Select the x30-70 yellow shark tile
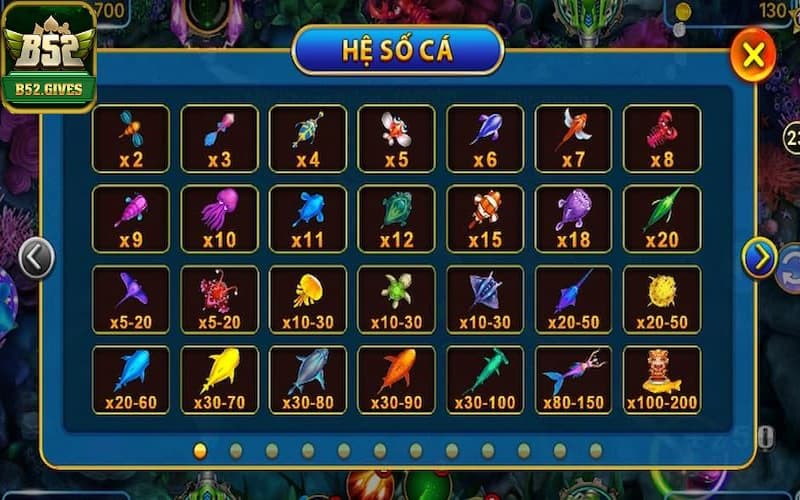 tap(219, 379)
